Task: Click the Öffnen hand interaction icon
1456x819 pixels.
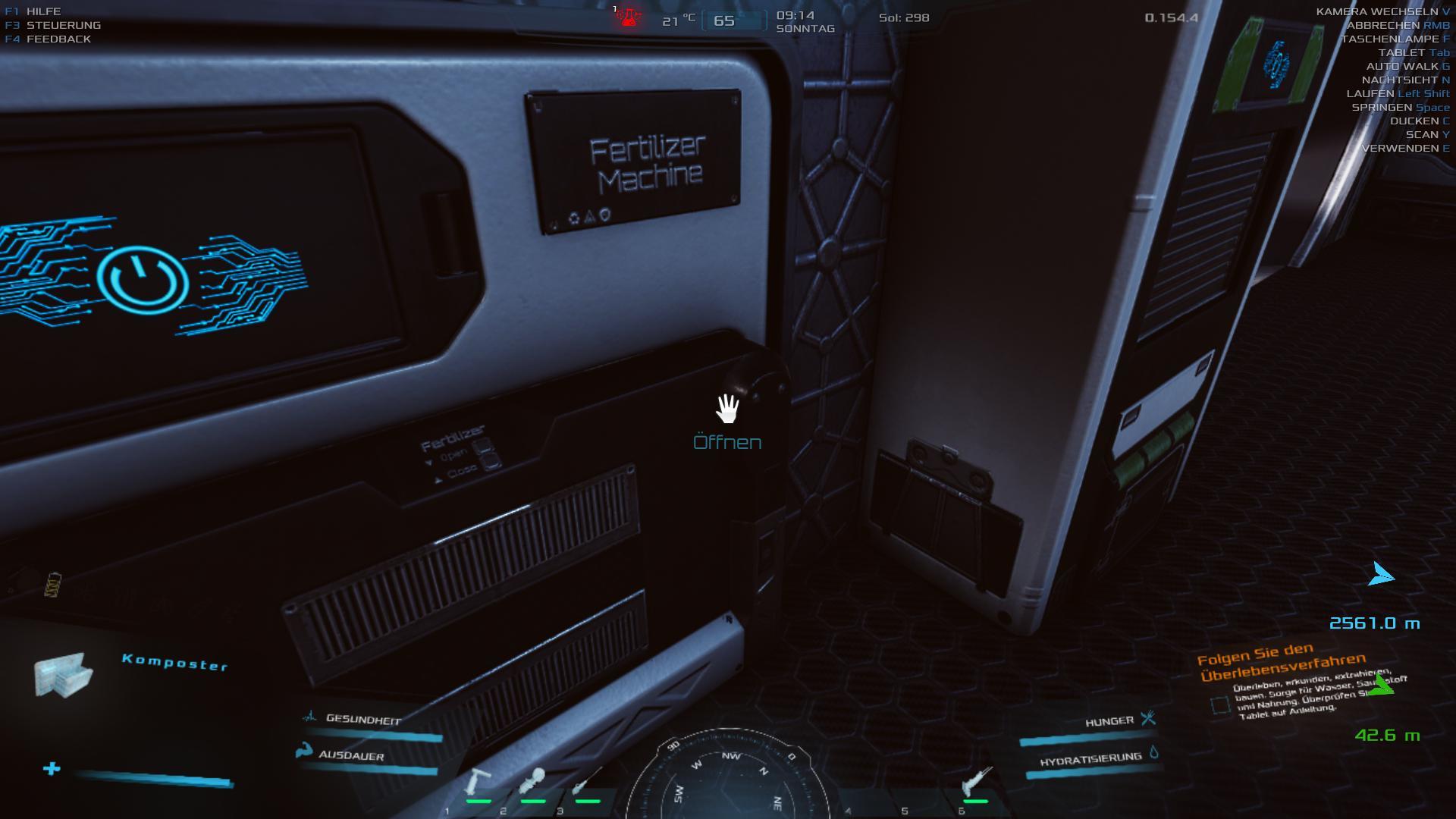Action: pyautogui.click(x=727, y=409)
